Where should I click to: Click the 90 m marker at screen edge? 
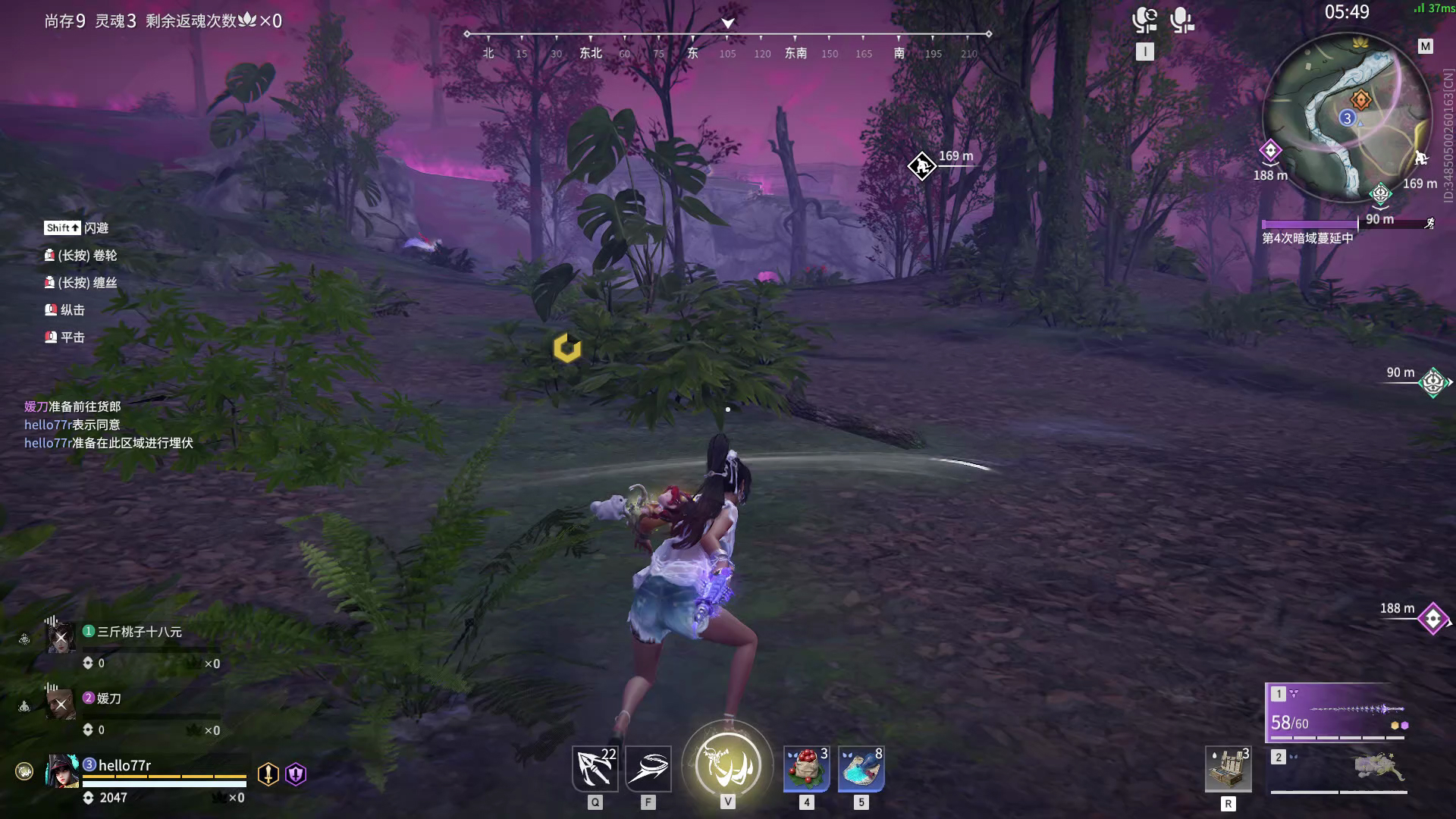tap(1433, 382)
